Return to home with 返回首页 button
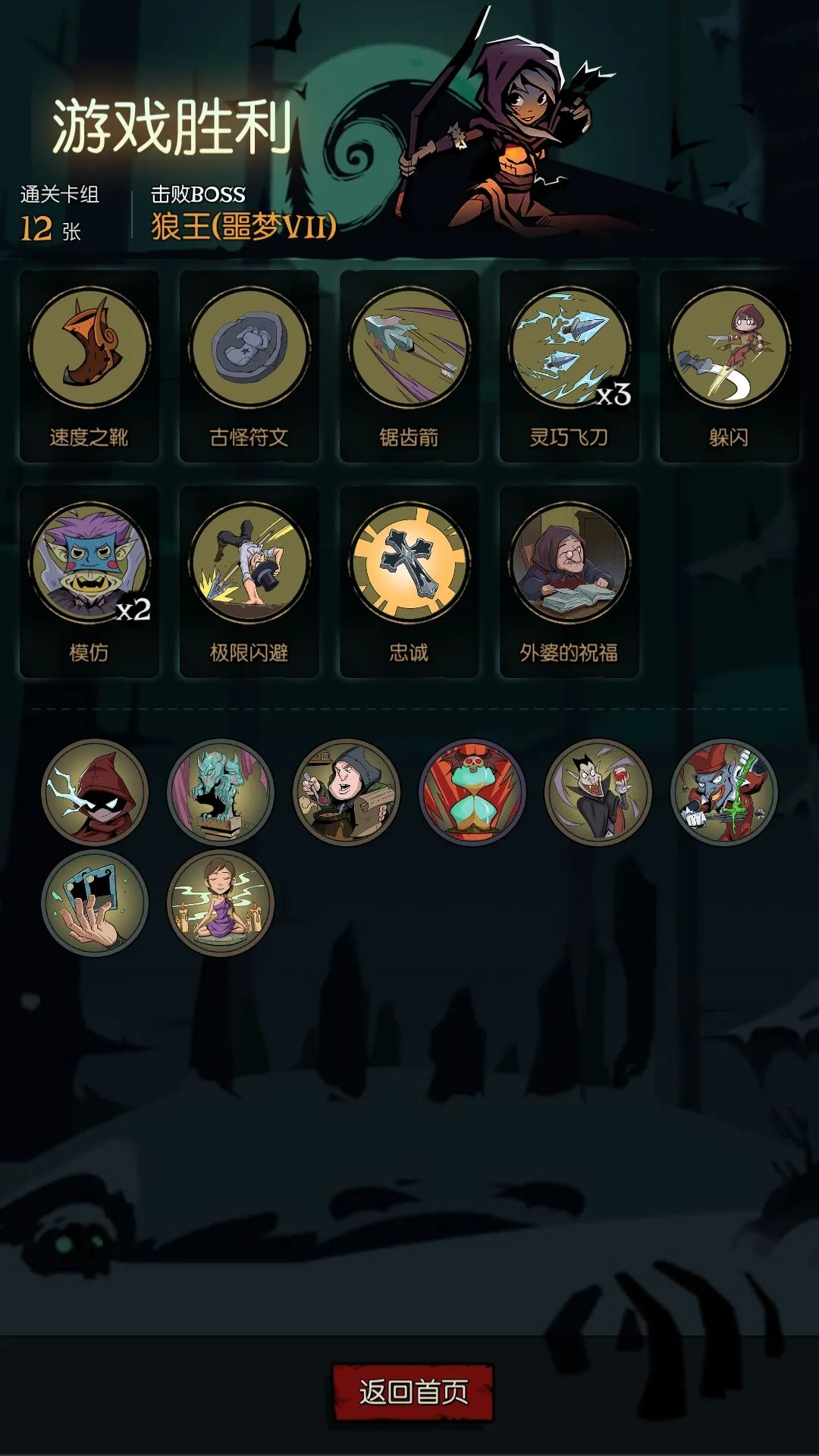This screenshot has width=819, height=1456. (x=413, y=1392)
